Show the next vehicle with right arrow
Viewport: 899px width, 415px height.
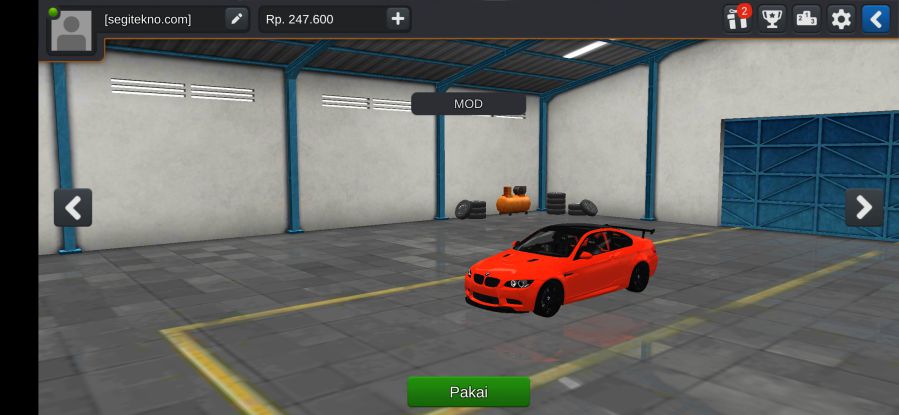coord(864,208)
